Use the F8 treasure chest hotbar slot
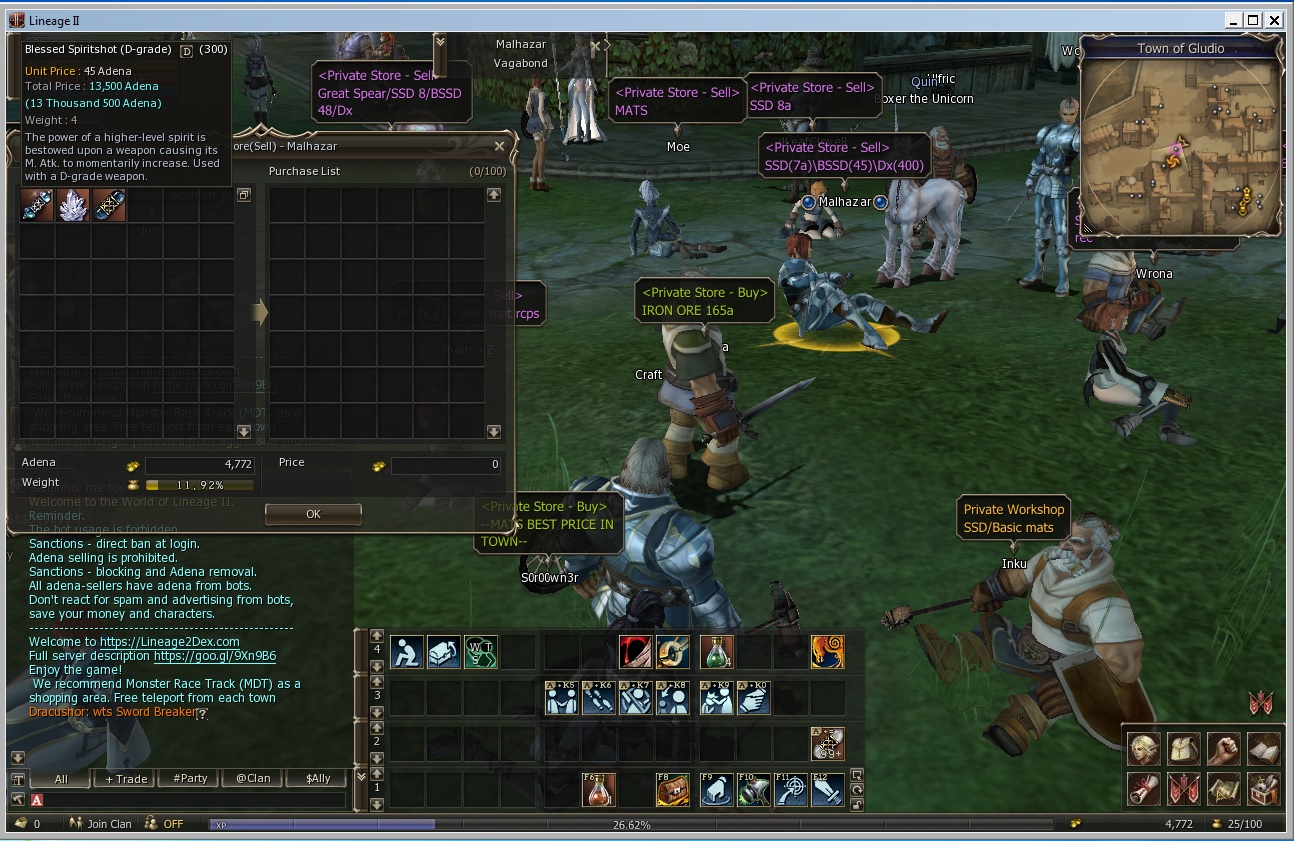Image resolution: width=1294 pixels, height=841 pixels. pos(672,791)
